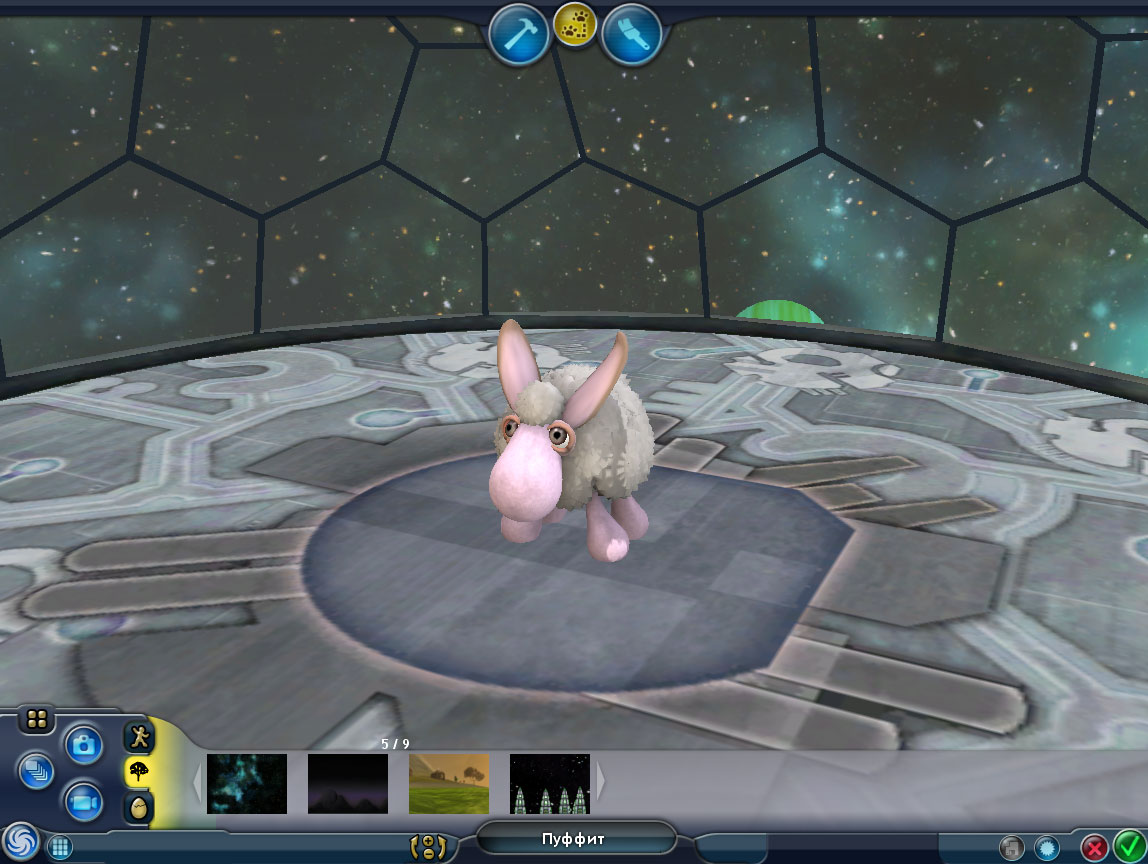The image size is (1148, 864).
Task: Choose the blue nebula background thumbnail
Action: tap(247, 783)
